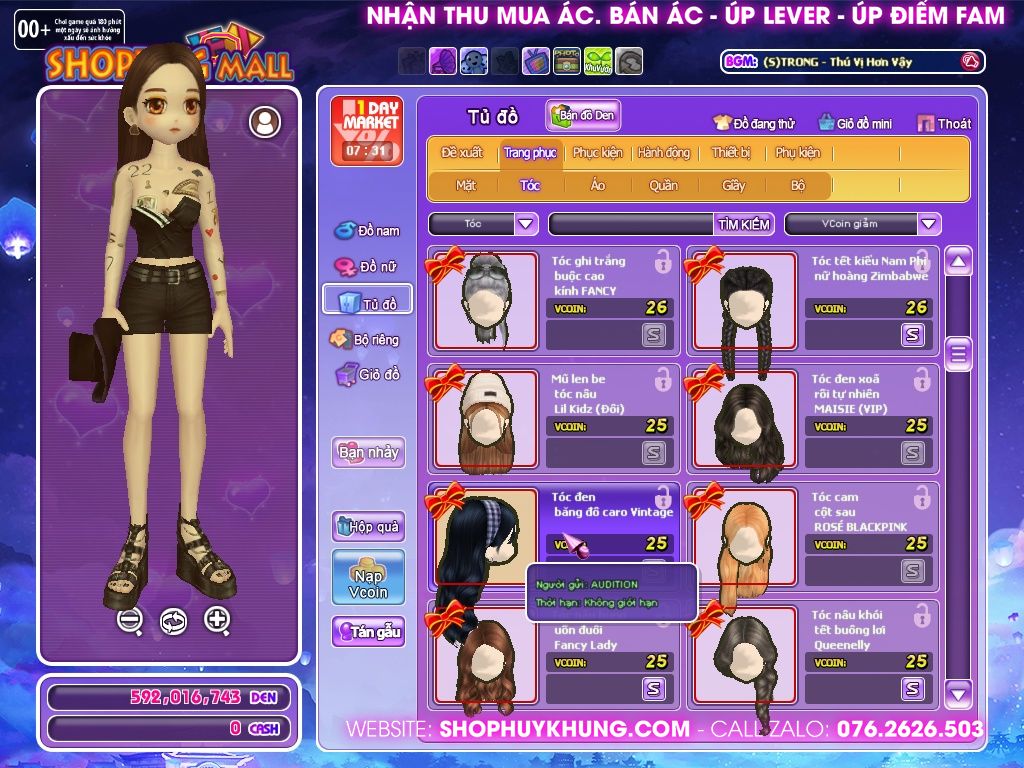This screenshot has height=768, width=1024.
Task: Zoom in on the character preview
Action: [217, 619]
